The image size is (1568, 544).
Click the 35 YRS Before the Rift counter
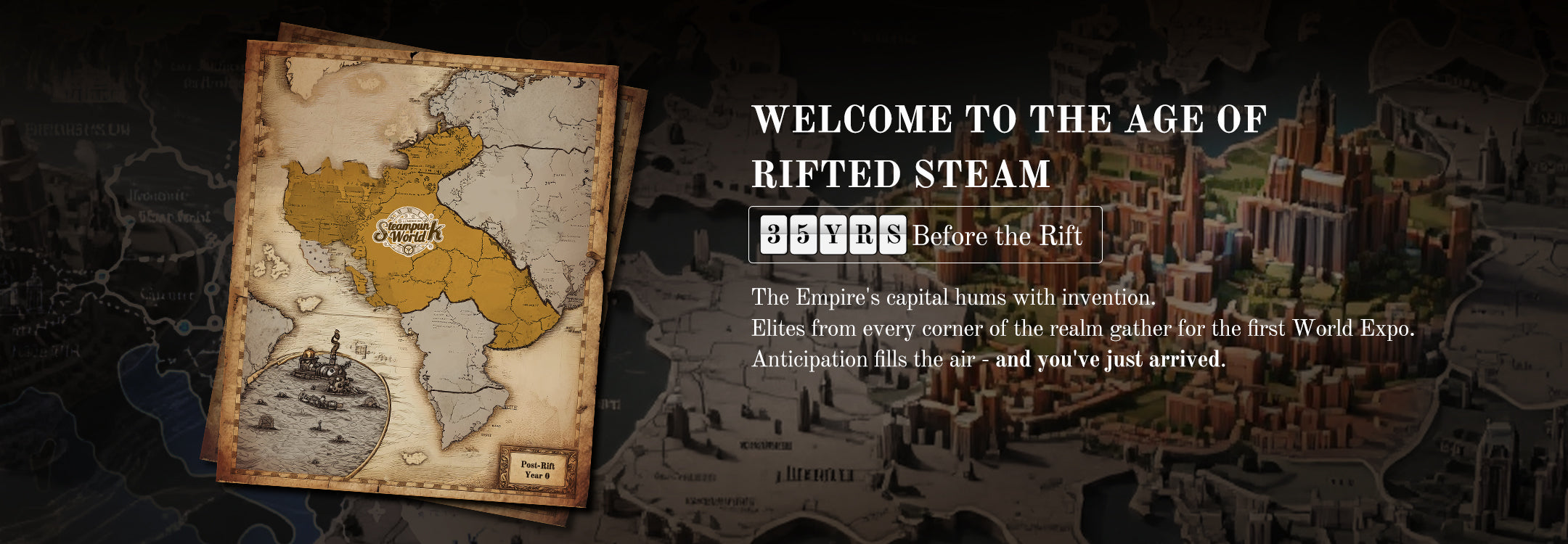coord(924,235)
